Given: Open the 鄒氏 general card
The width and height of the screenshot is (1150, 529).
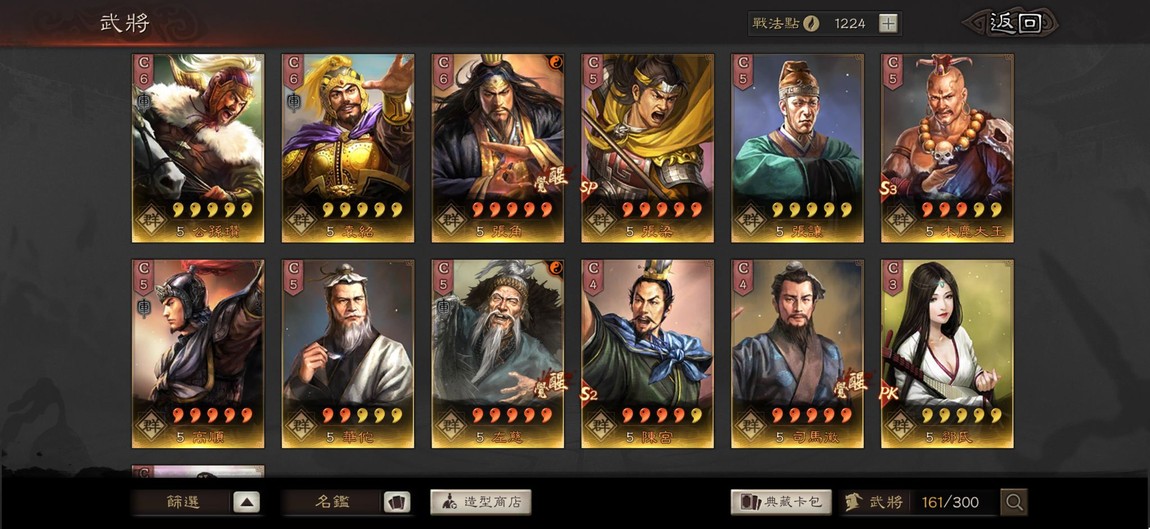Looking at the screenshot, I should (947, 353).
